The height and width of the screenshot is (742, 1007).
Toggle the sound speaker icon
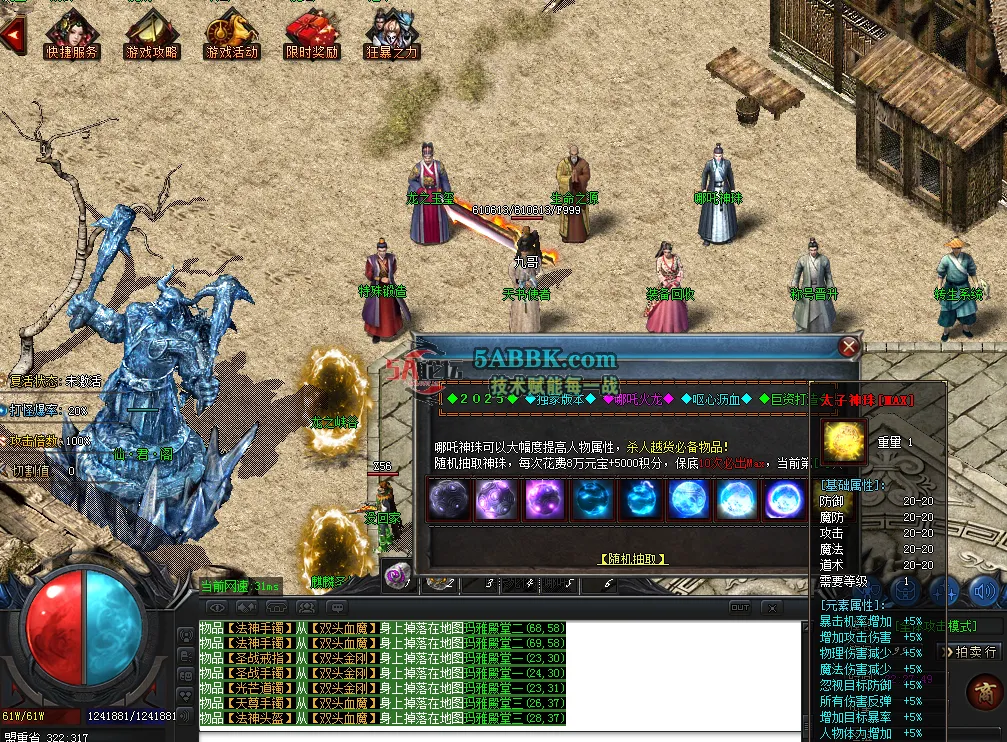(x=982, y=592)
